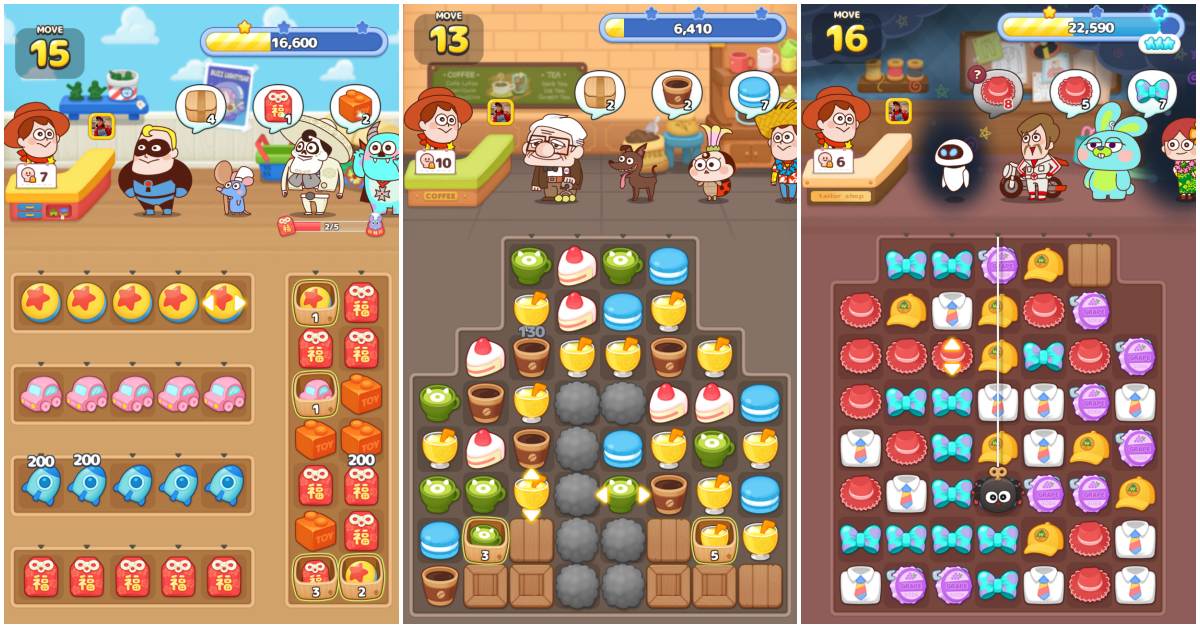Select the star ball tile with arrow hints

coord(224,302)
